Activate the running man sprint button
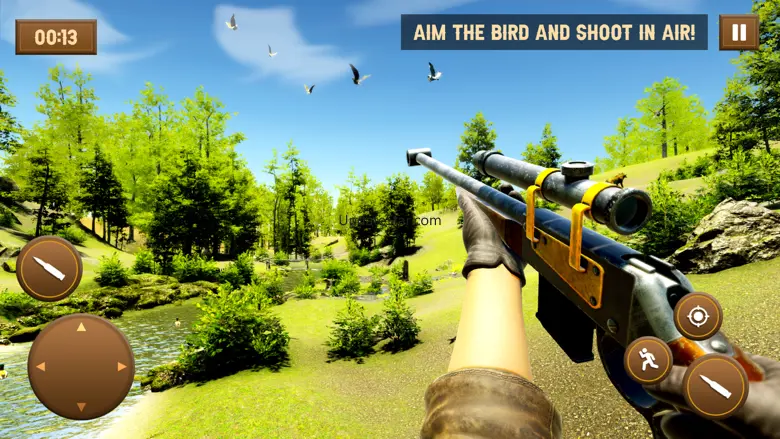 tap(648, 360)
